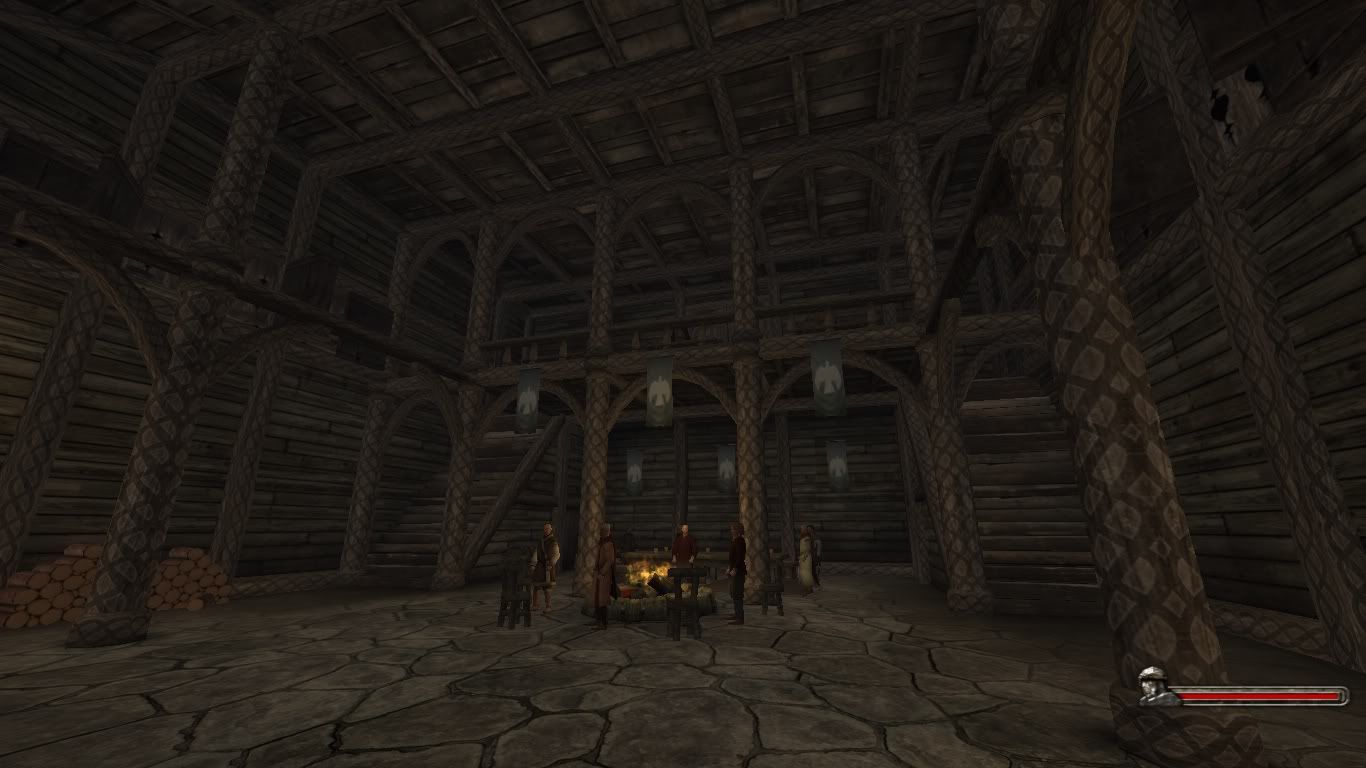This screenshot has width=1366, height=768.
Task: Select the man in the dark red shirt
Action: (685, 545)
